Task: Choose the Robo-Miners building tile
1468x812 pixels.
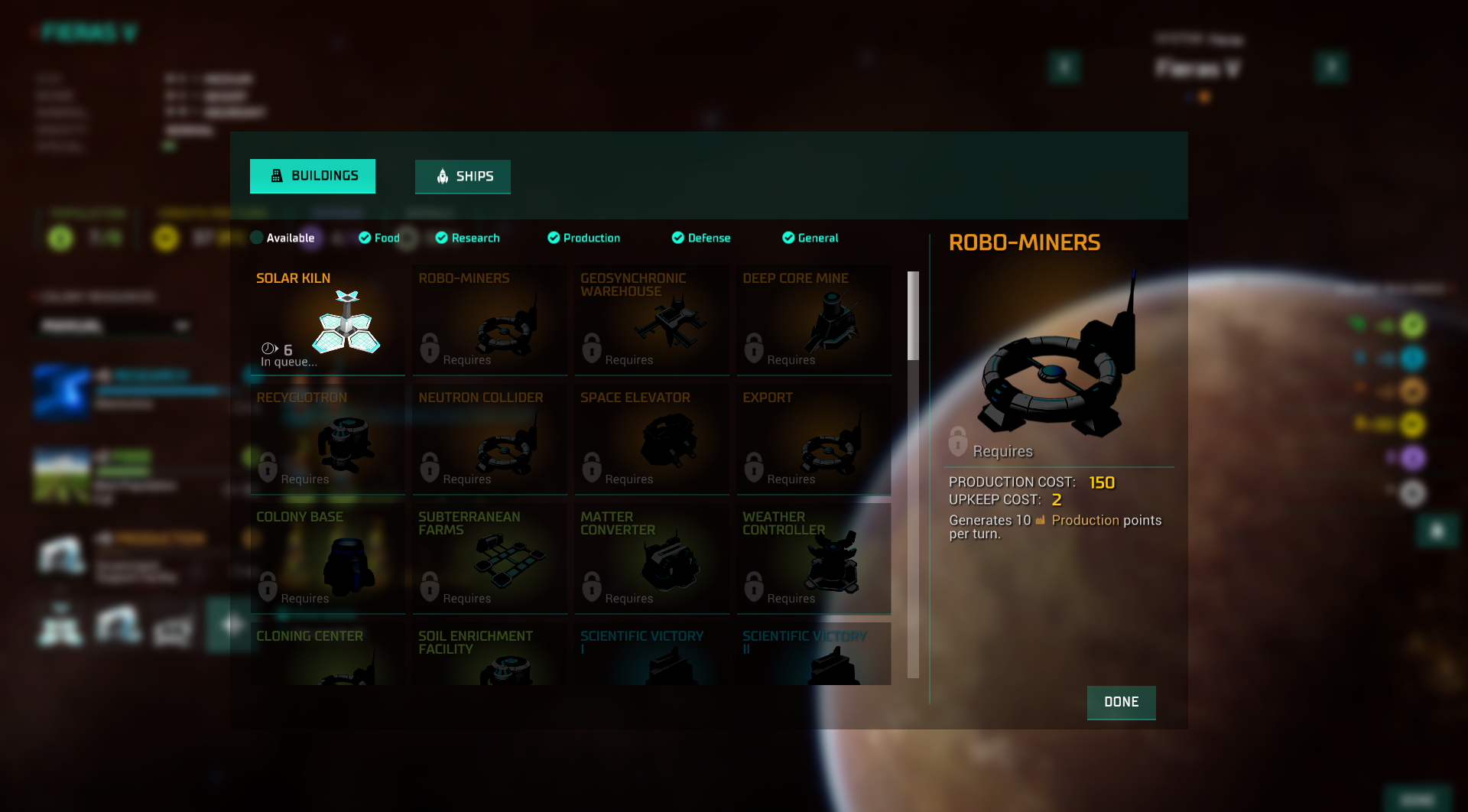Action: click(489, 320)
